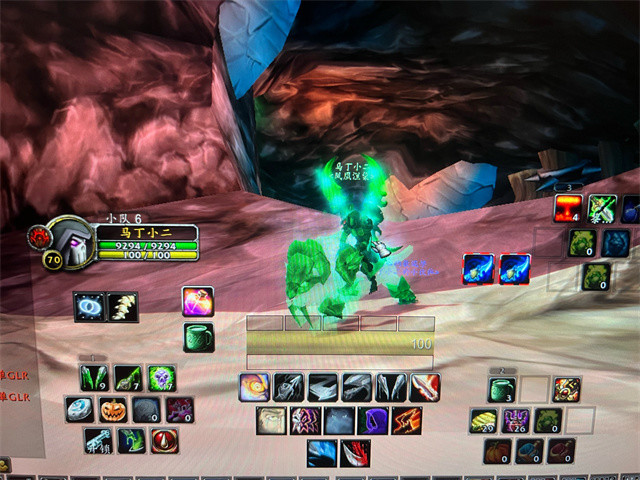The width and height of the screenshot is (640, 480).
Task: Use the green mug icon near portrait
Action: click(198, 337)
